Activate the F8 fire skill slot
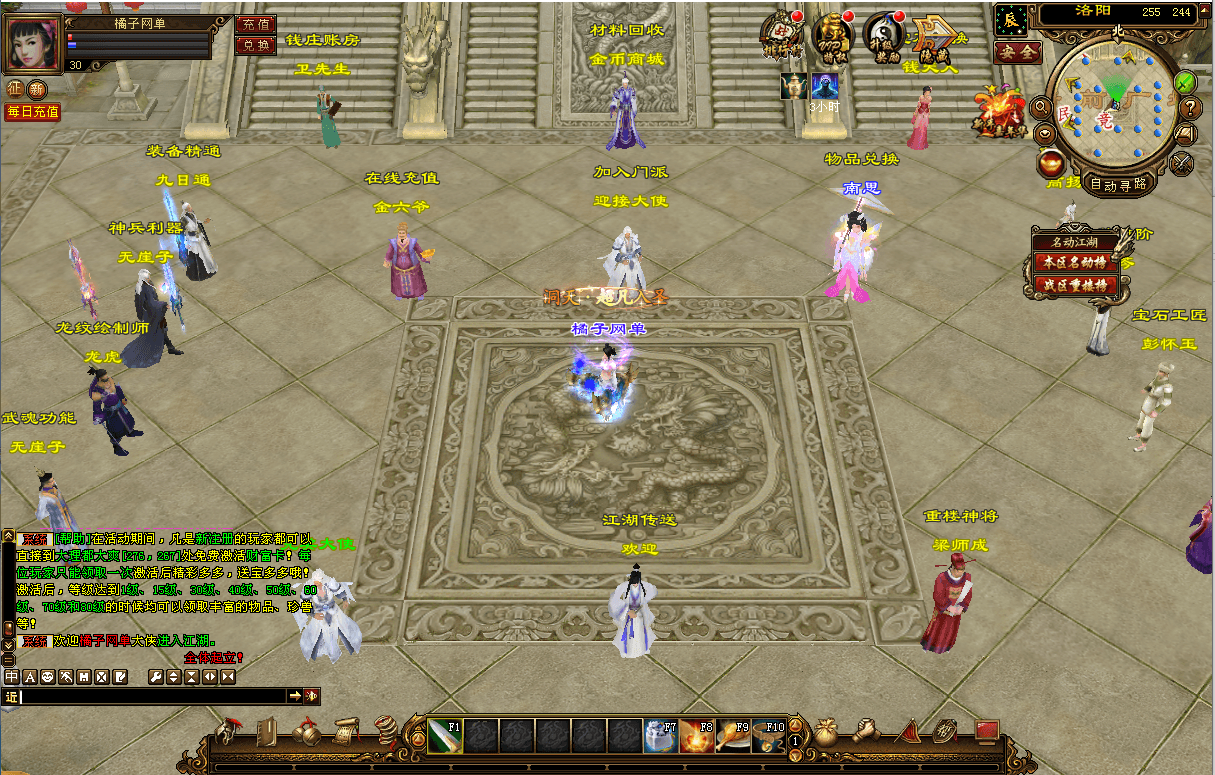Image resolution: width=1215 pixels, height=775 pixels. pyautogui.click(x=696, y=736)
